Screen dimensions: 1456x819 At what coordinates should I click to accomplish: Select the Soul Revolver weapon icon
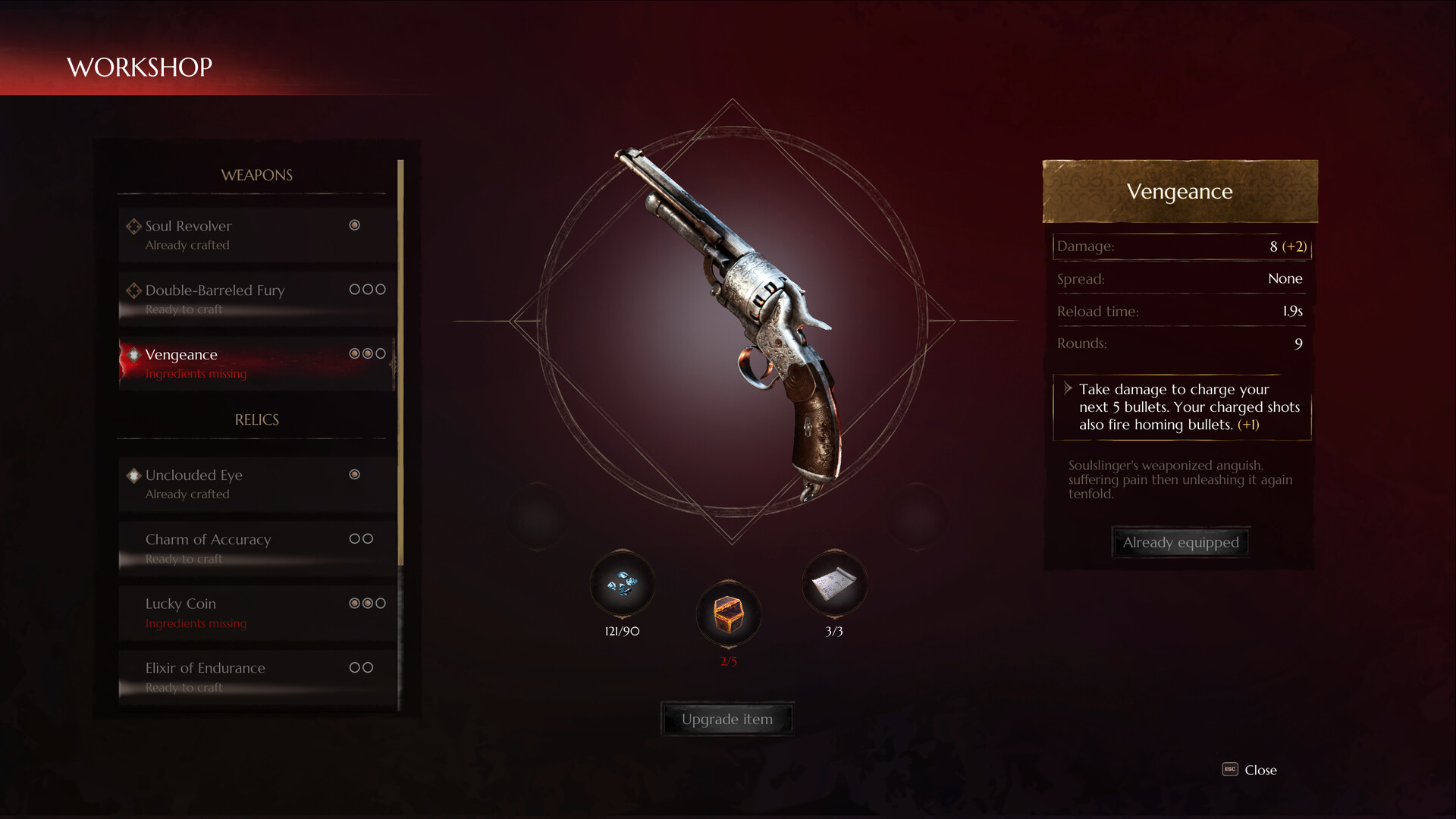[132, 225]
